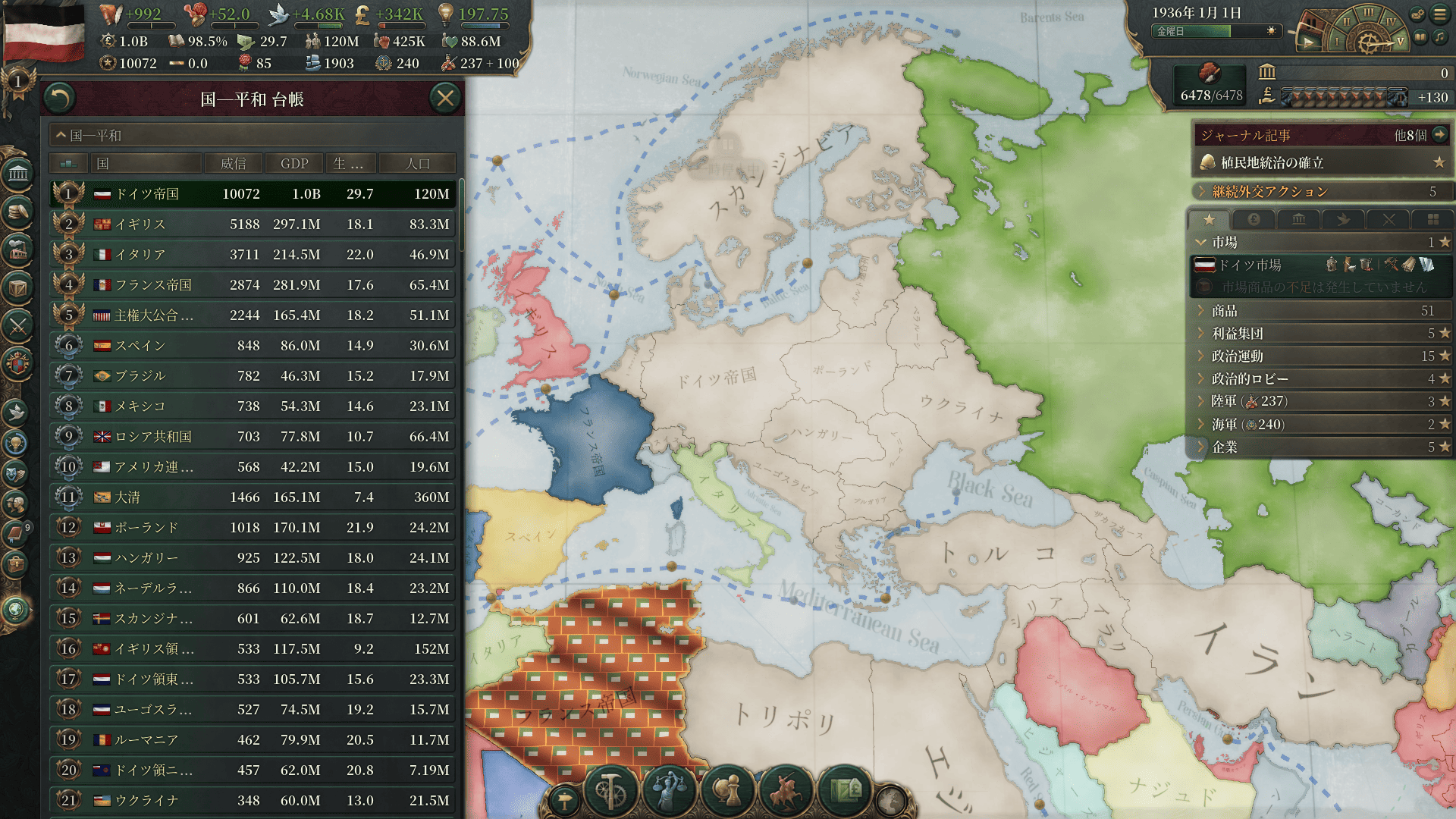This screenshot has height=819, width=1456.
Task: Set game speed to V
Action: click(x=1400, y=41)
